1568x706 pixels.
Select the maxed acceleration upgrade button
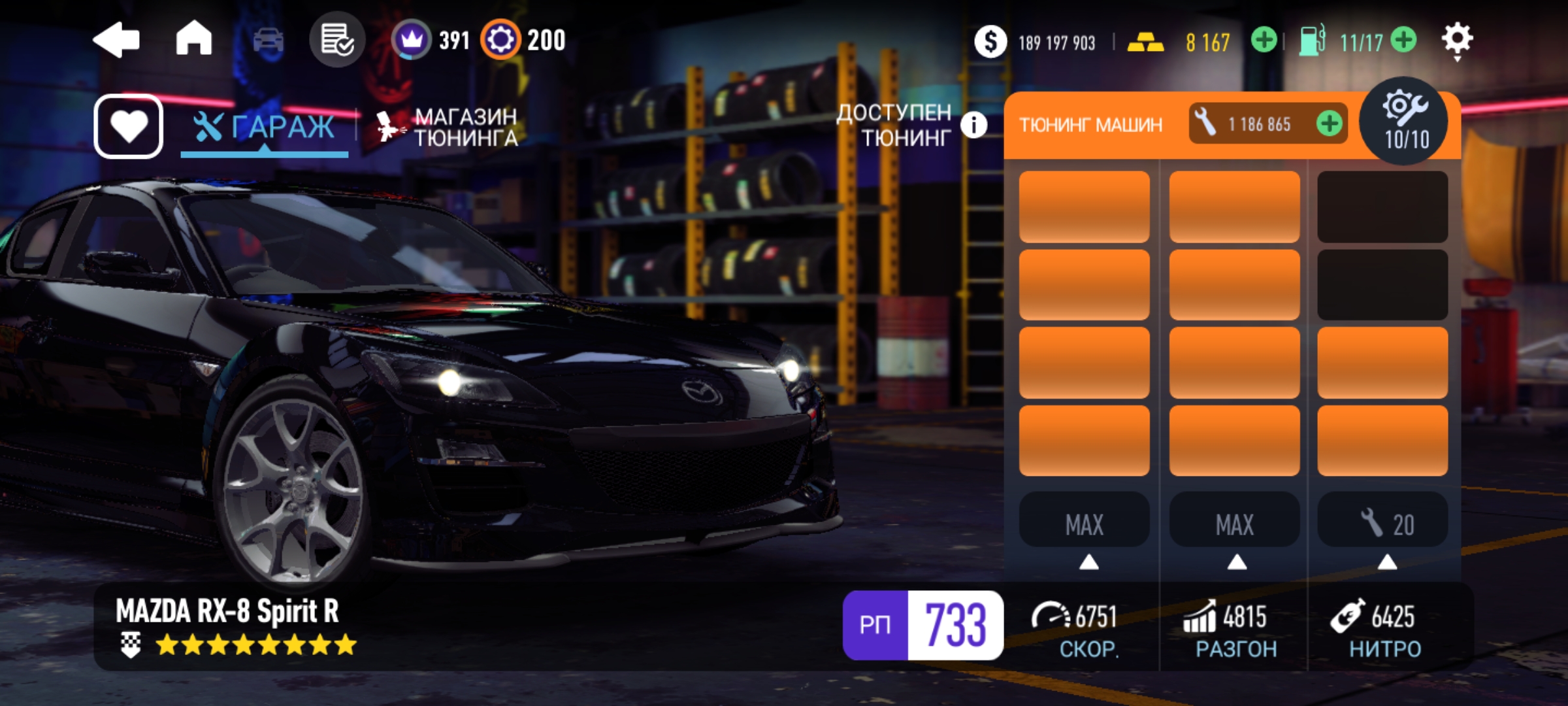point(1234,524)
